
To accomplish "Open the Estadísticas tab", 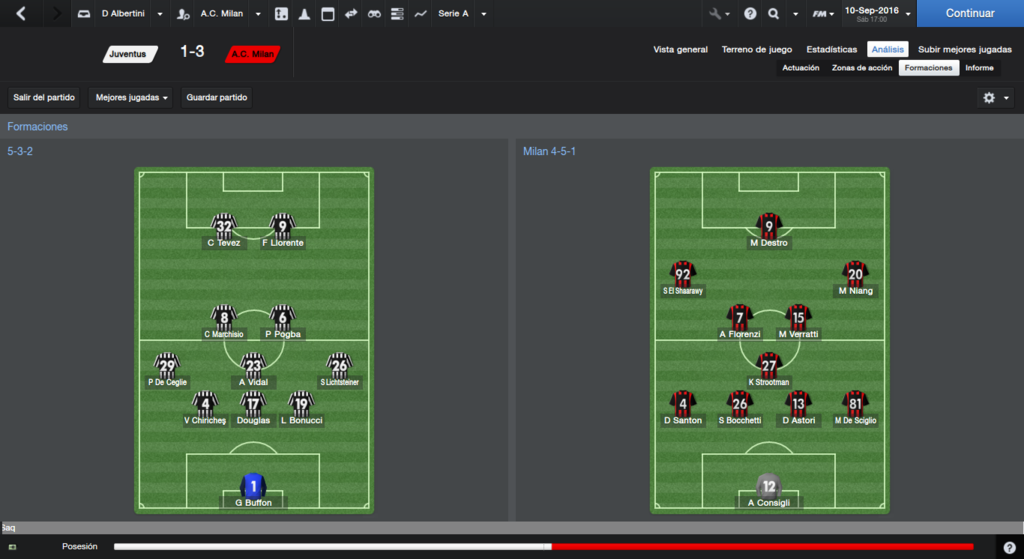I will click(831, 49).
